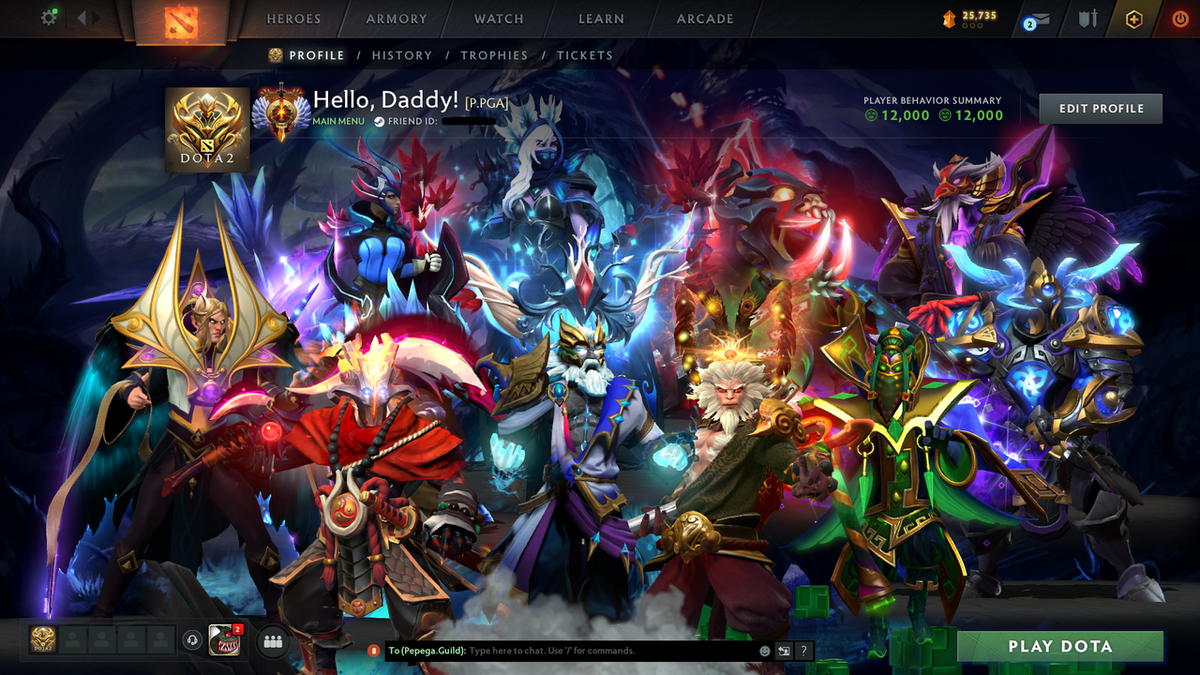The width and height of the screenshot is (1200, 675).
Task: Open the Dota Plus gold icon
Action: 1133,19
